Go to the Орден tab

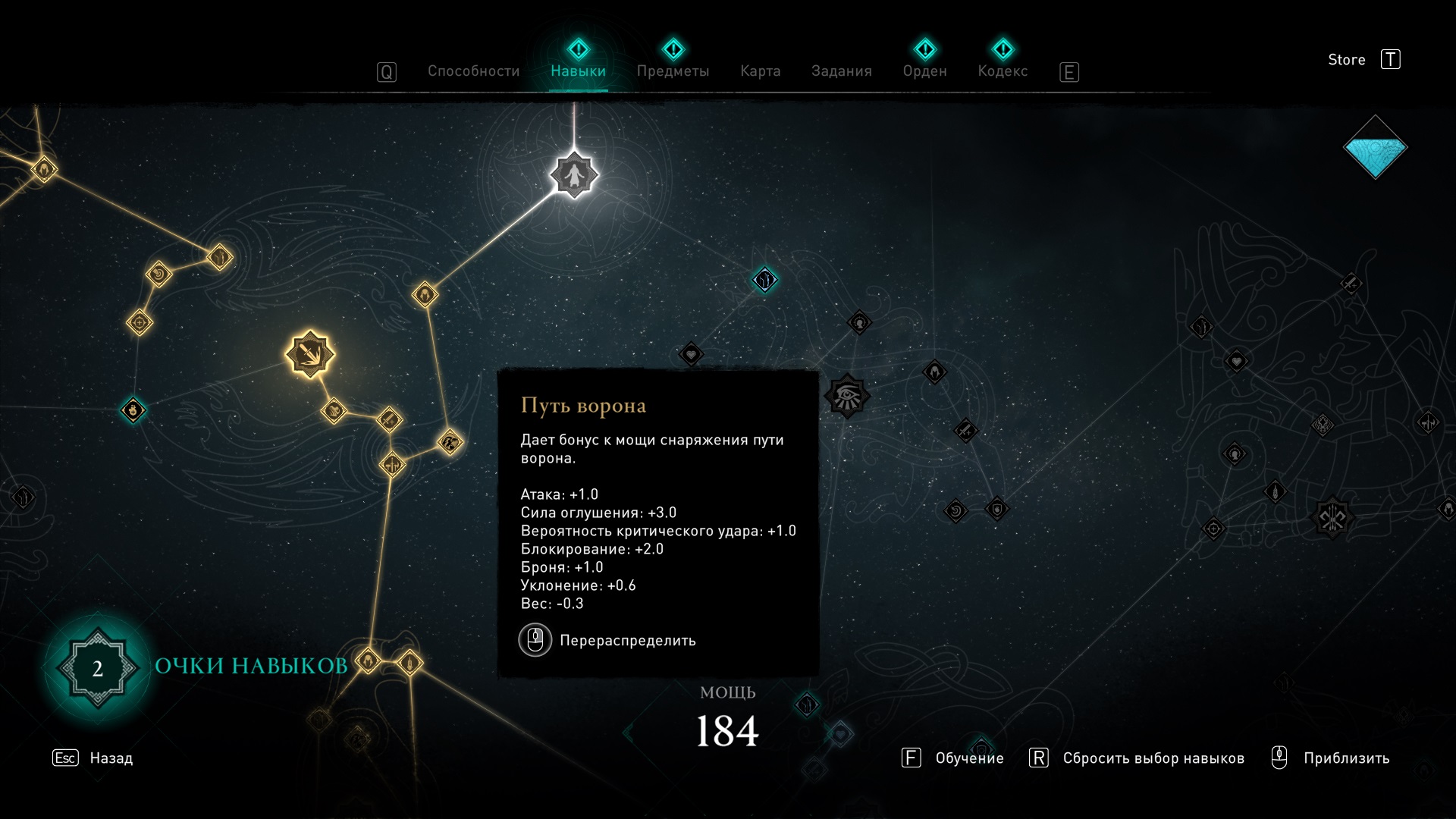coord(924,71)
